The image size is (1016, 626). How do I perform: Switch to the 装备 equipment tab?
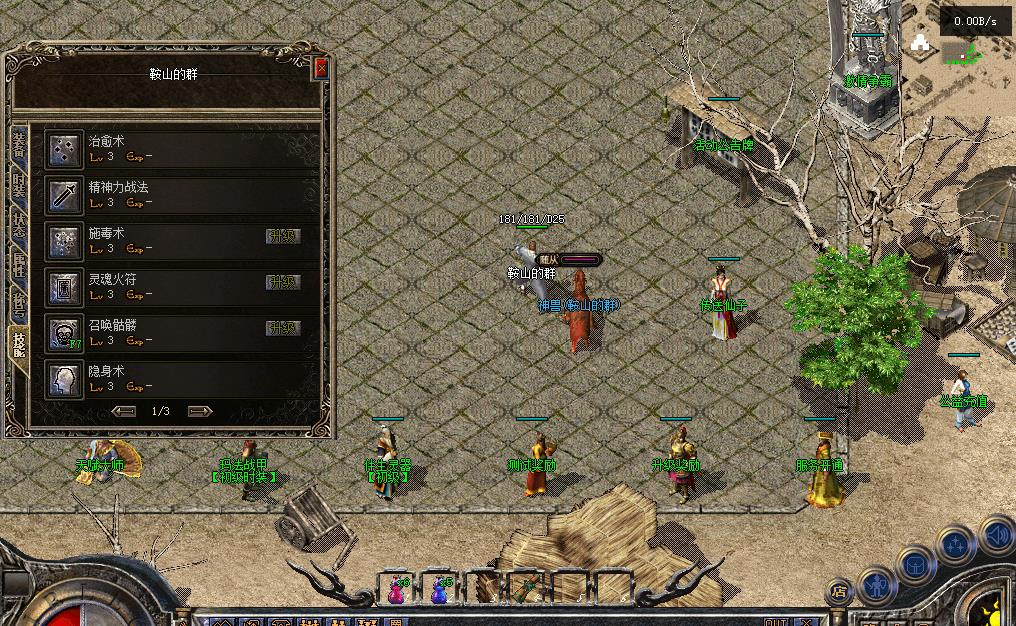(x=19, y=144)
